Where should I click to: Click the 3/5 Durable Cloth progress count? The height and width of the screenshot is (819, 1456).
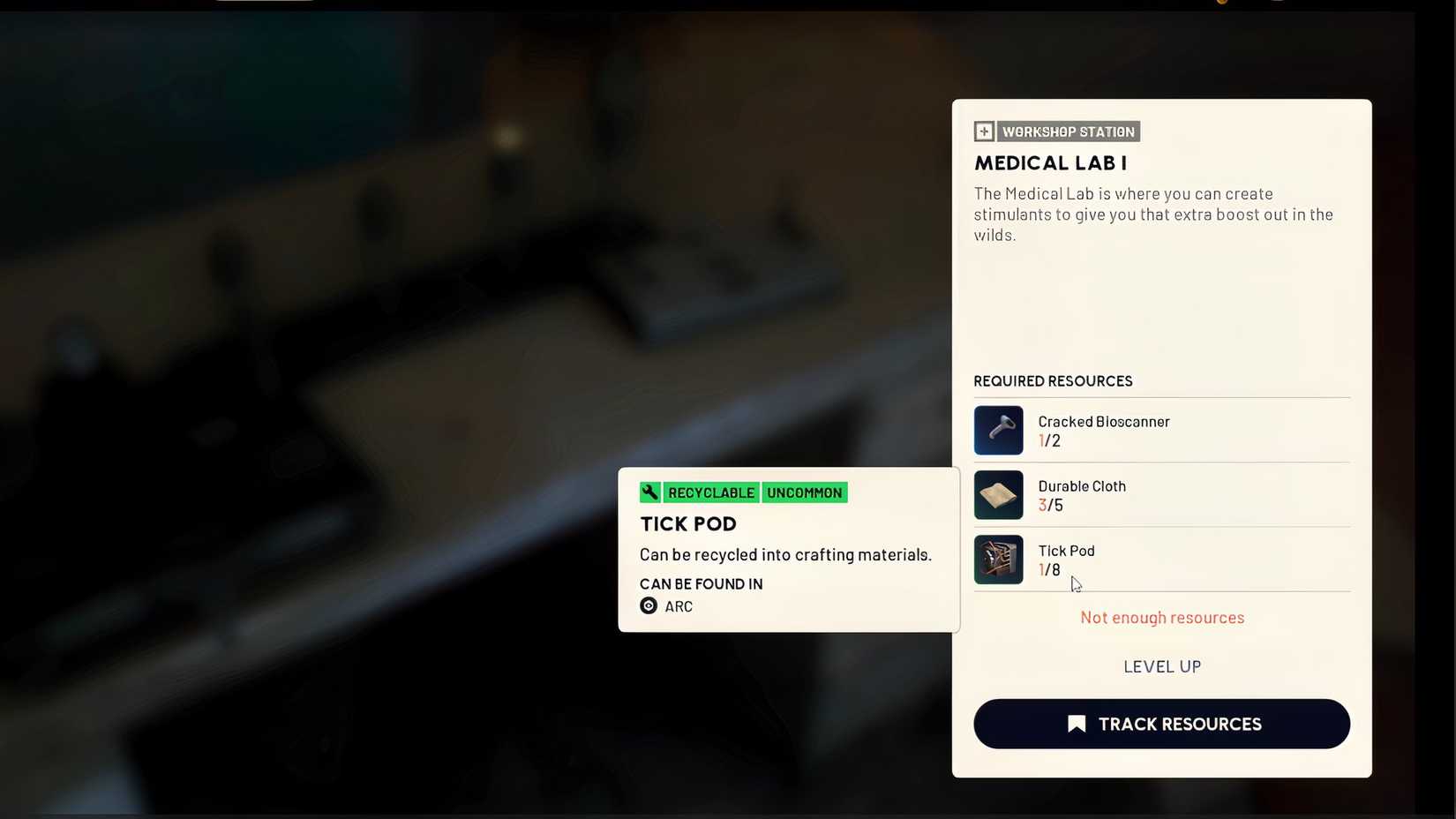(1050, 505)
